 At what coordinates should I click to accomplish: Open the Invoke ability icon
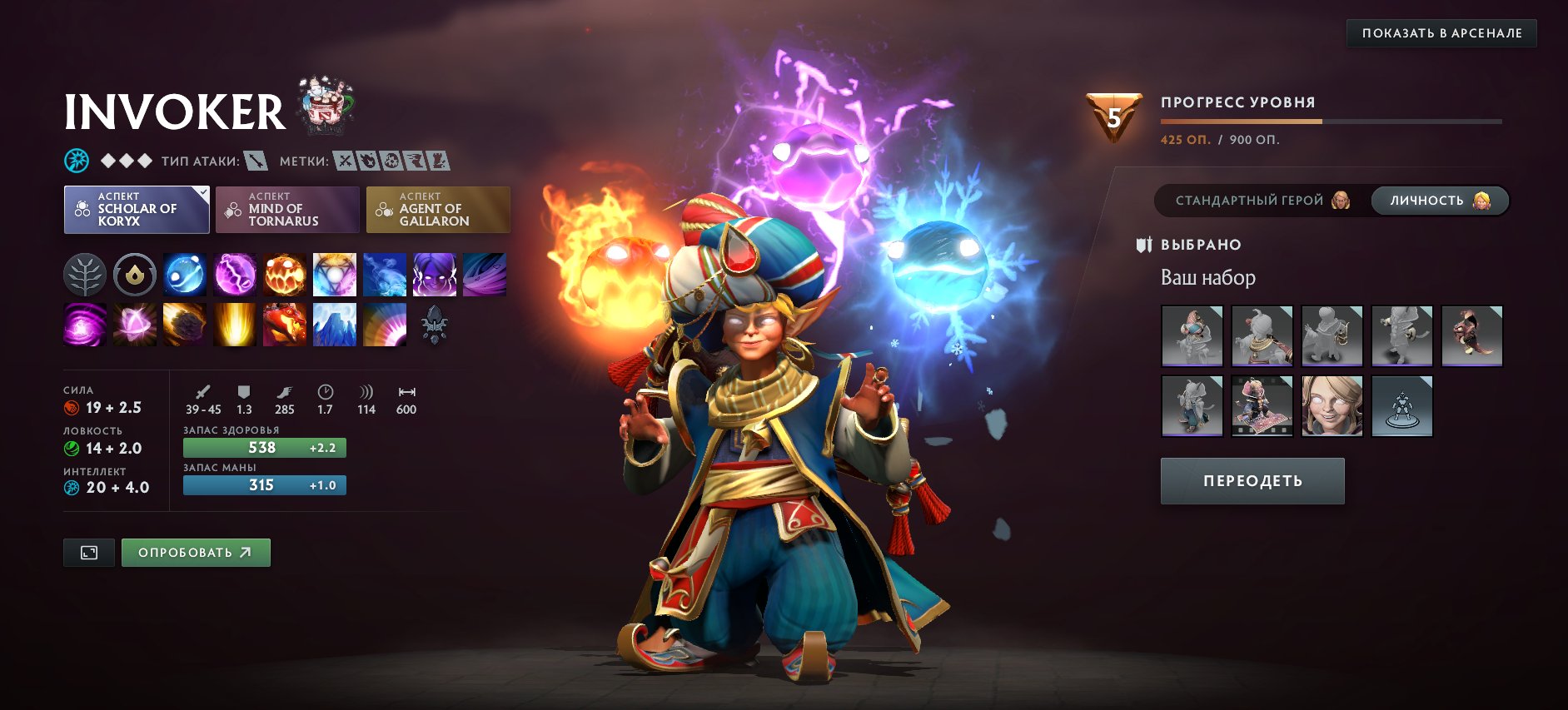click(335, 276)
